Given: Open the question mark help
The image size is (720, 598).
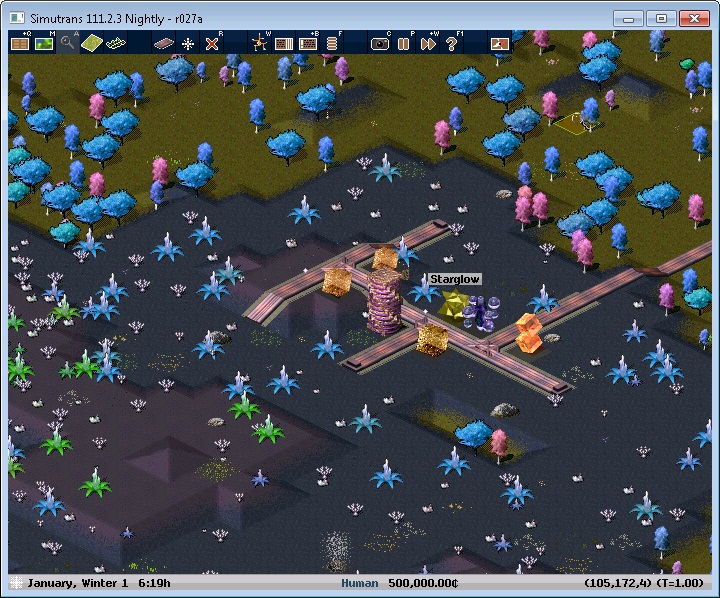Looking at the screenshot, I should (x=452, y=43).
